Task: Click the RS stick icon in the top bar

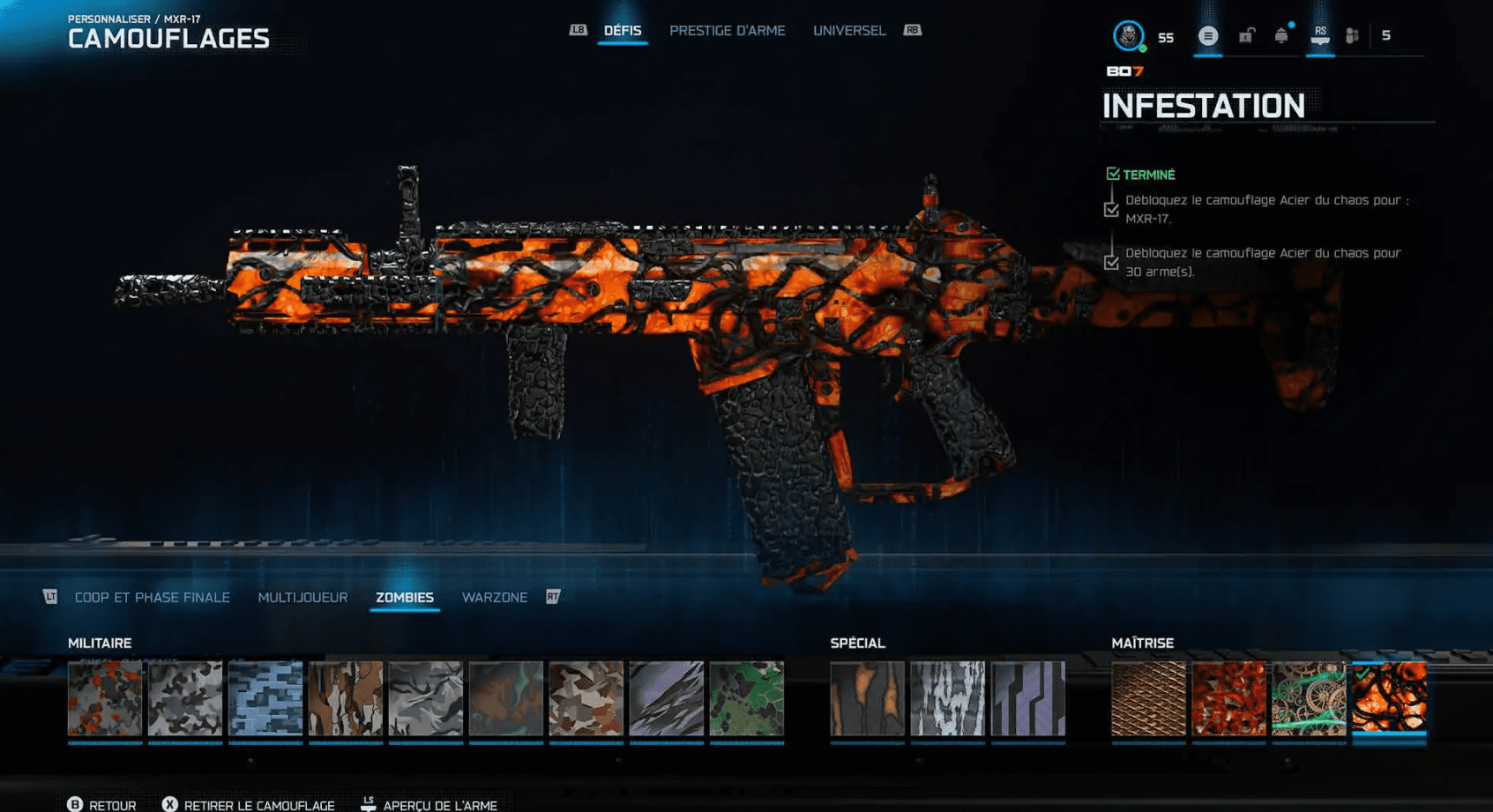Action: click(1319, 36)
